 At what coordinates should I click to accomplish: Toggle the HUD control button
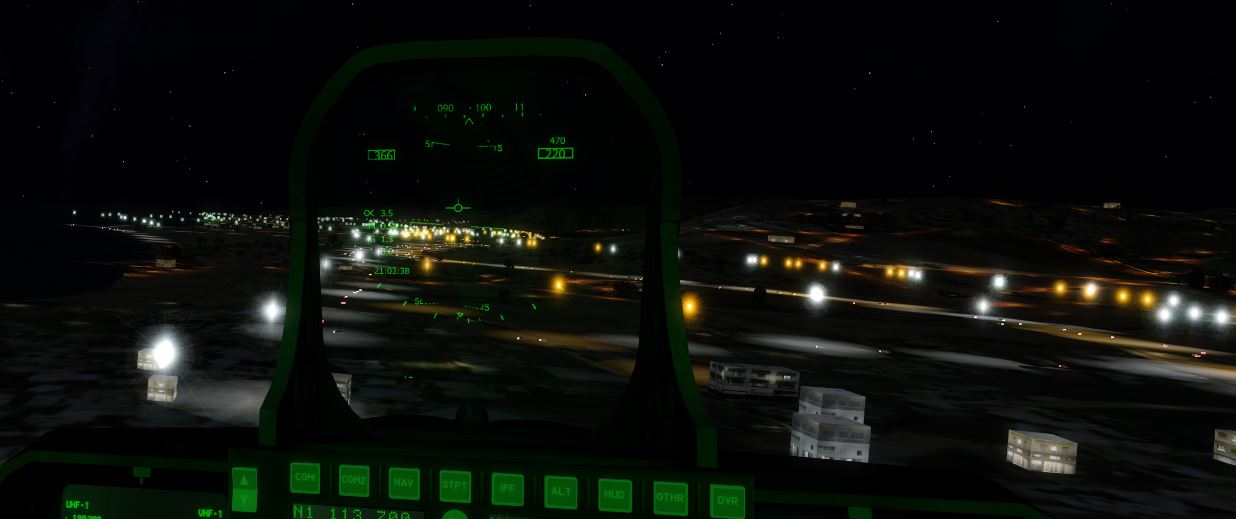click(614, 494)
